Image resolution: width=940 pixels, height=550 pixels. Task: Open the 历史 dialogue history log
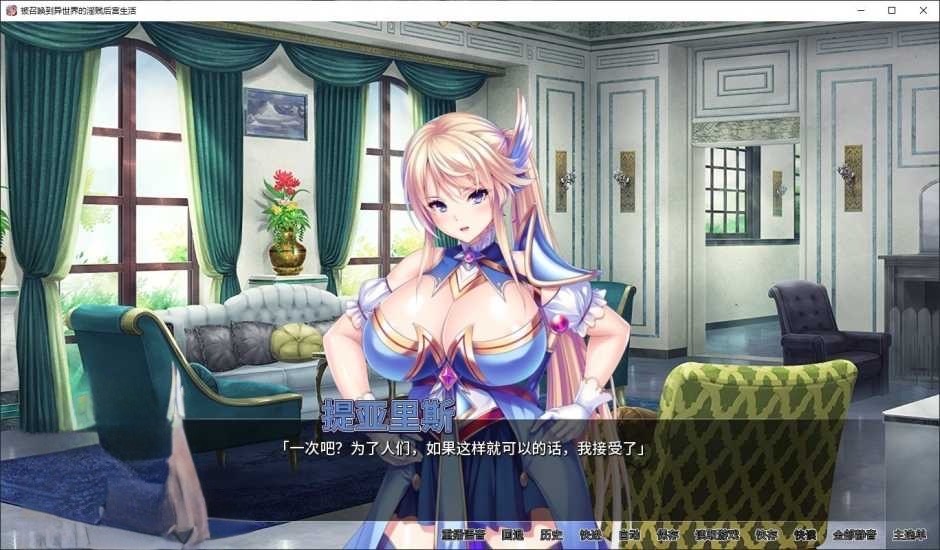click(551, 535)
